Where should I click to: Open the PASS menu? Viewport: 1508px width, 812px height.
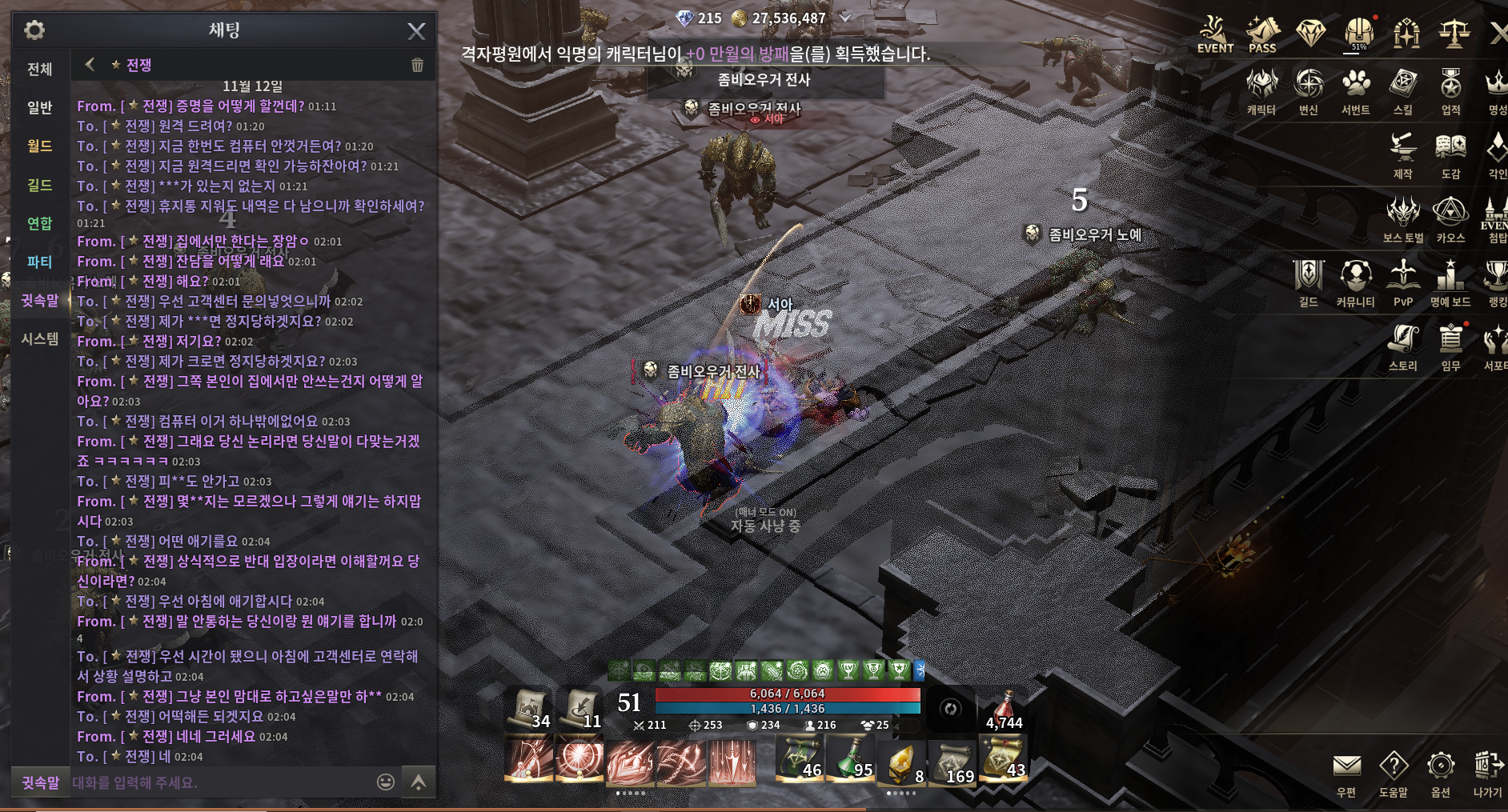[x=1262, y=36]
